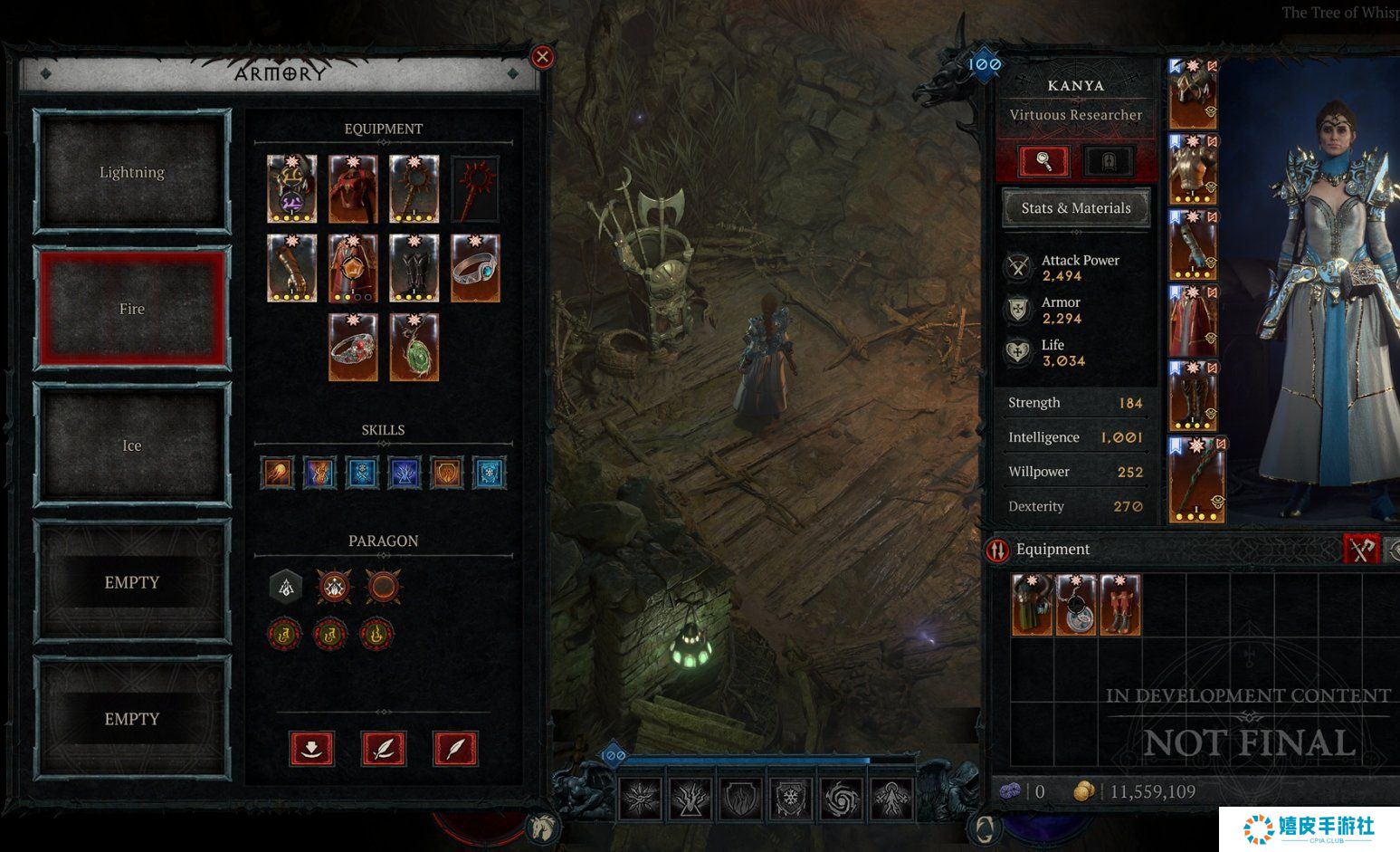
Task: Click the magnifying glass button under Kanya
Action: (x=1043, y=162)
